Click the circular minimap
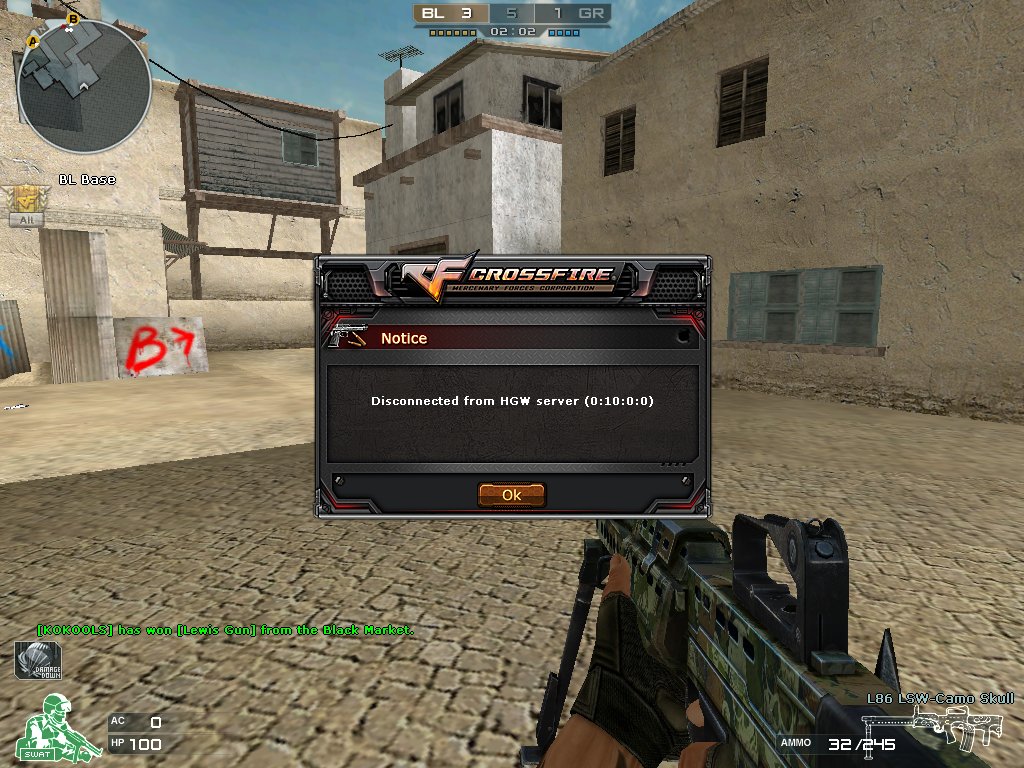Screen dimensions: 1024x768 [x=84, y=86]
